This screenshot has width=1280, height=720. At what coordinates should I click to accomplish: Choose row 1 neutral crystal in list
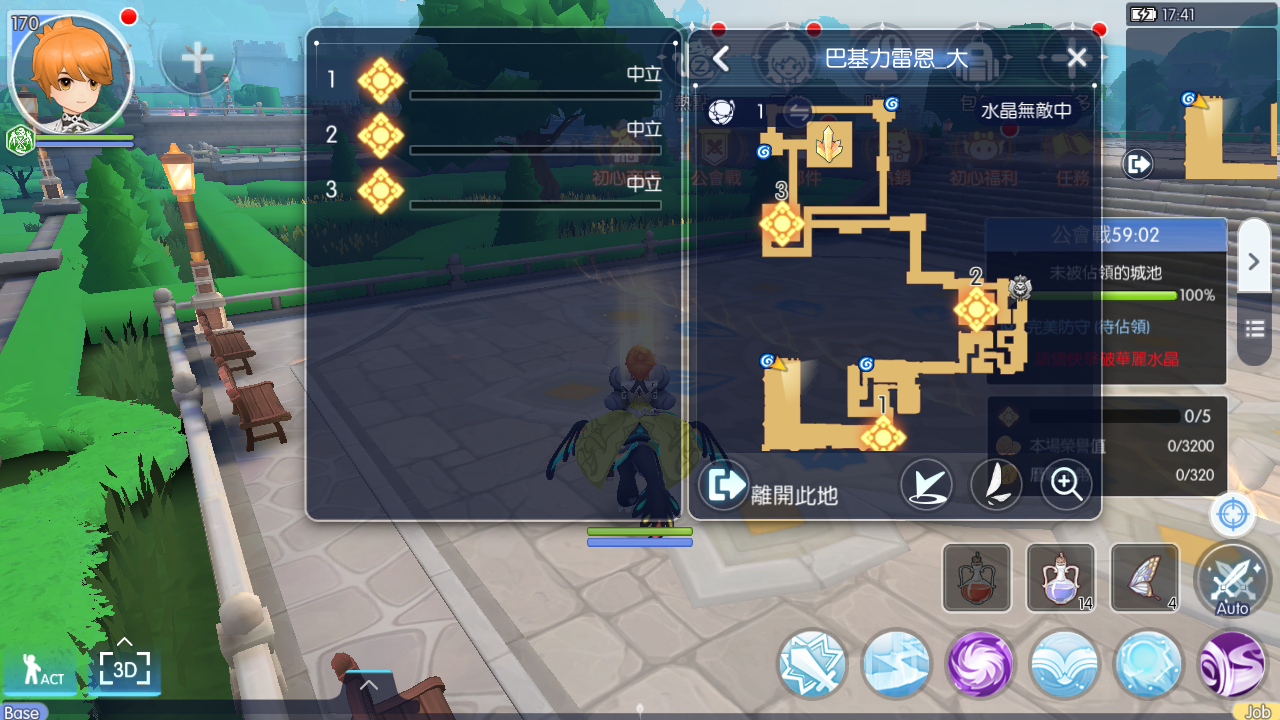381,80
